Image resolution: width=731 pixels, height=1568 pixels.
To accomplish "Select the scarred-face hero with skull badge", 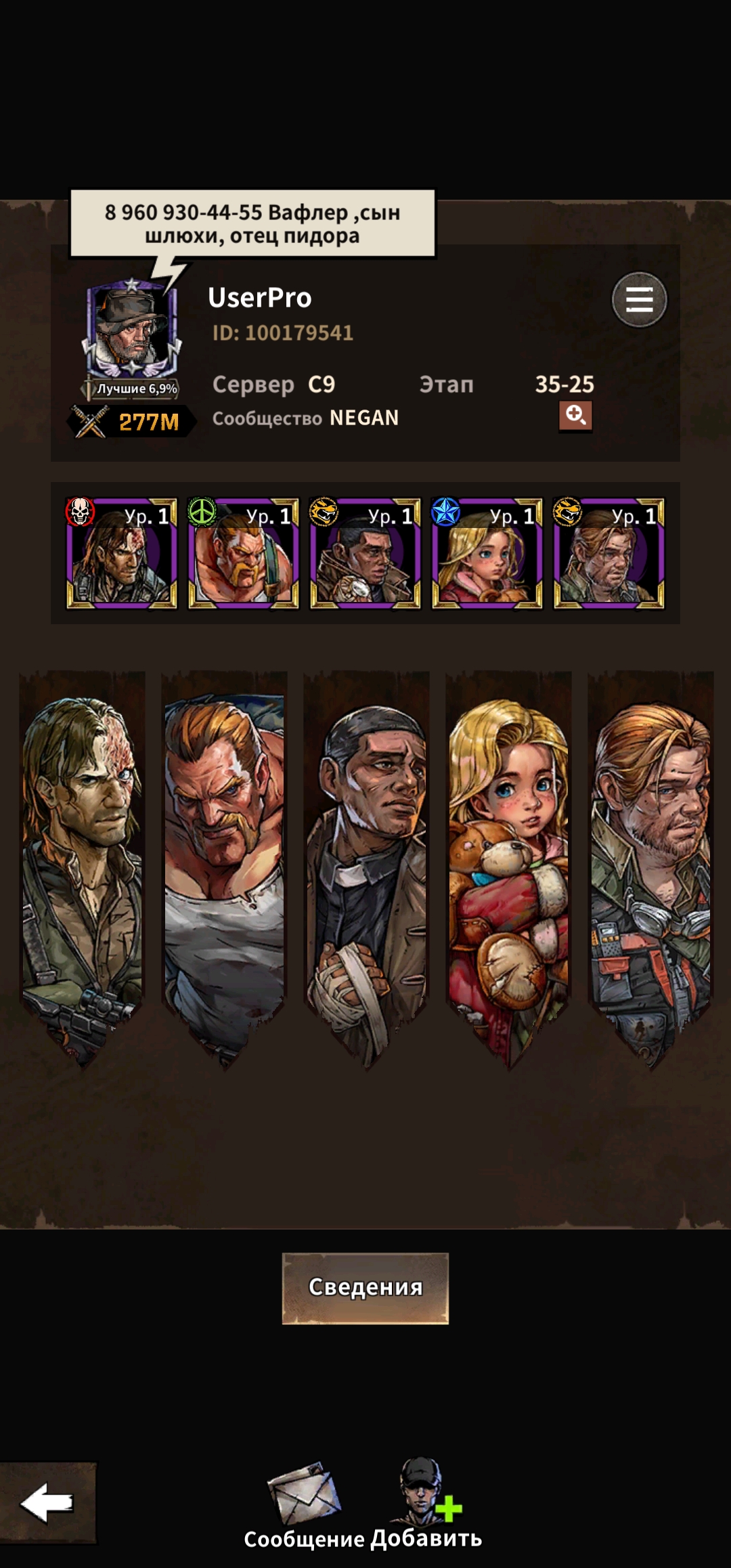I will click(x=122, y=554).
